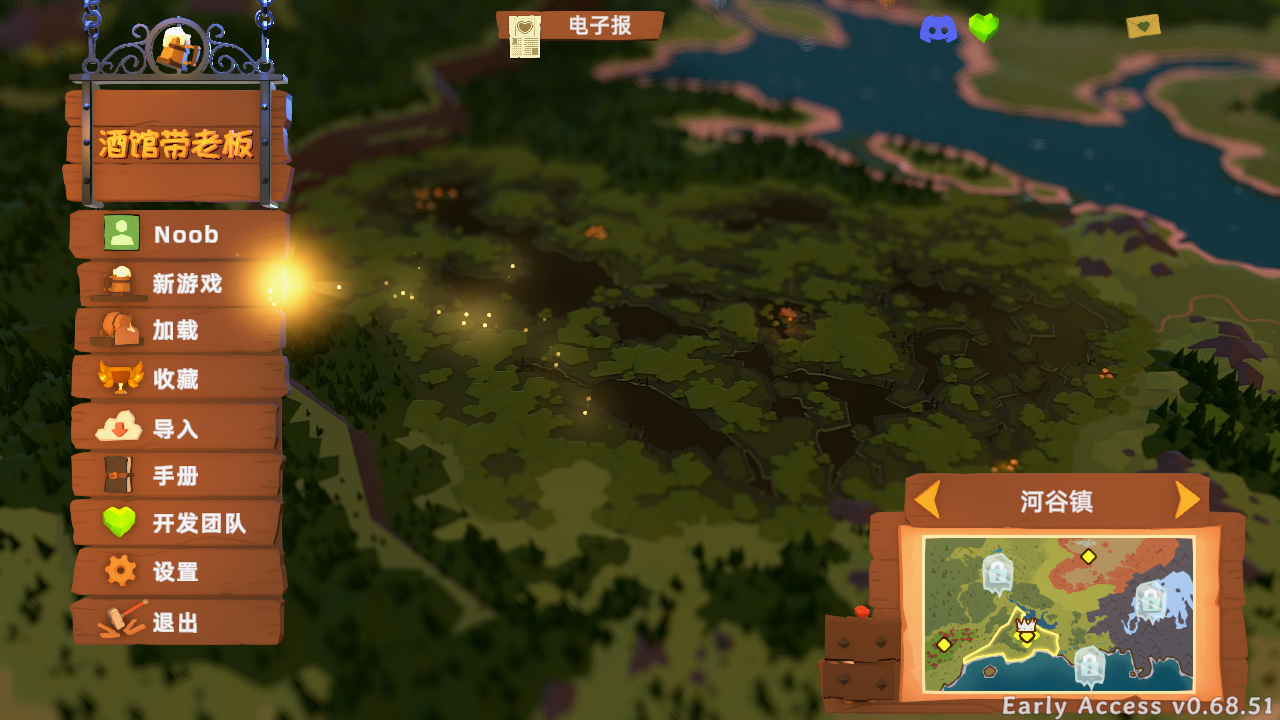Open the Discord link icon
The height and width of the screenshot is (720, 1280).
click(x=938, y=29)
